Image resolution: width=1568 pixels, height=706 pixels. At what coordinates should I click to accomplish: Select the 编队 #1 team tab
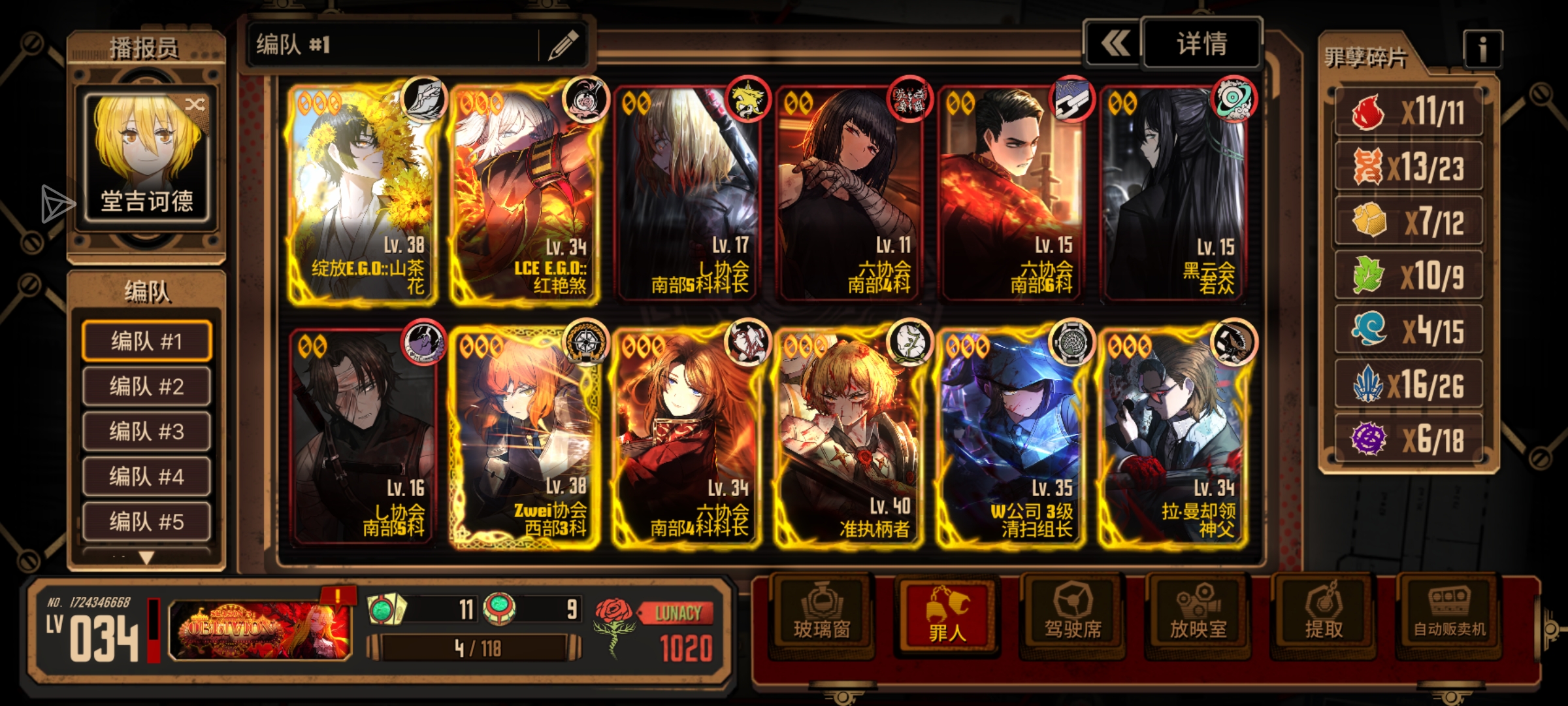146,341
